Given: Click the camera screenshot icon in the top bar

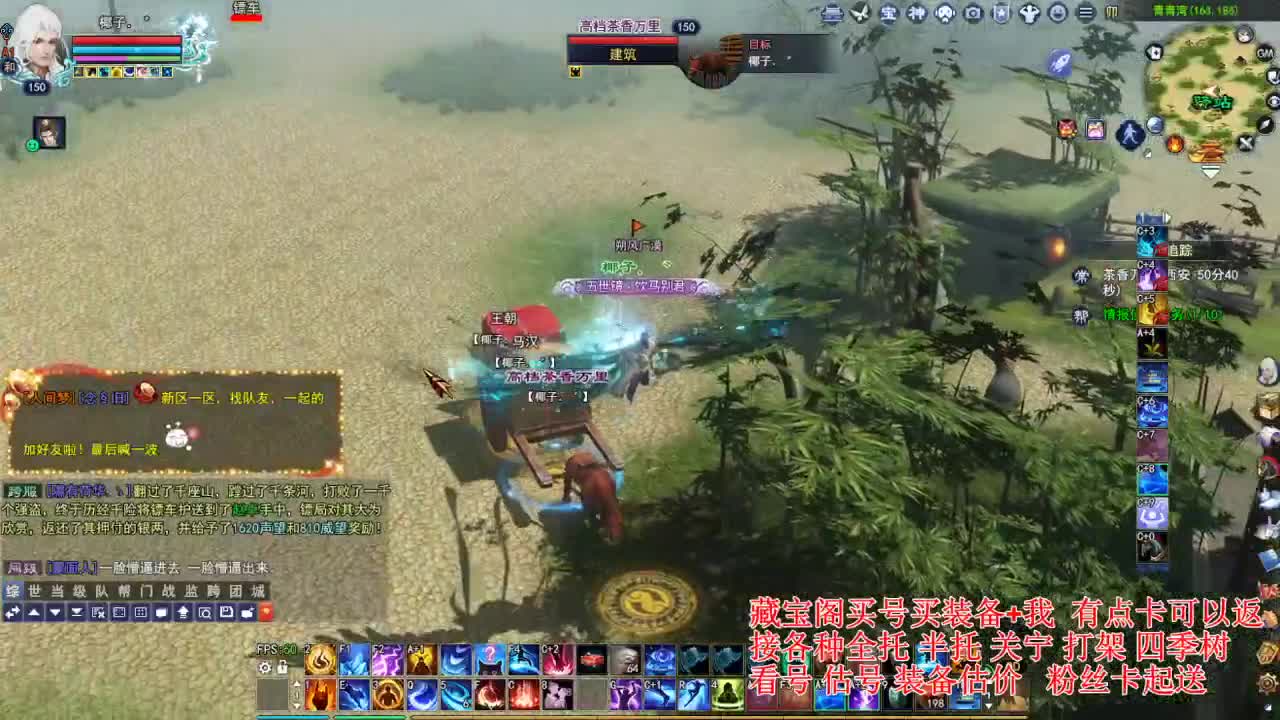Looking at the screenshot, I should click(973, 13).
